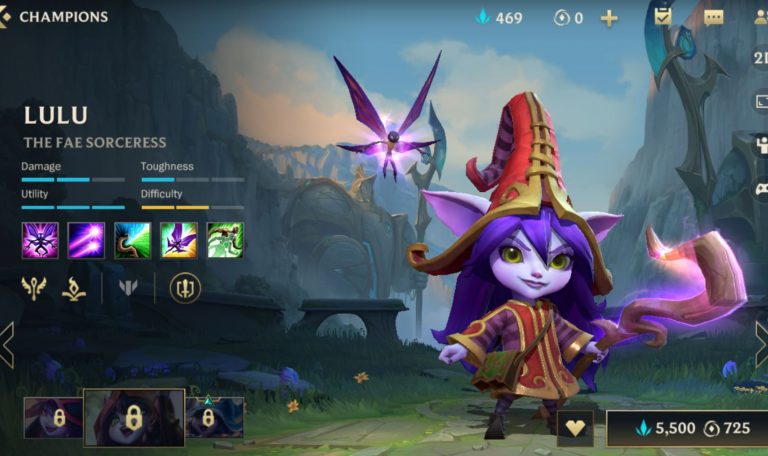Go back from the Champions screen

click(6, 17)
